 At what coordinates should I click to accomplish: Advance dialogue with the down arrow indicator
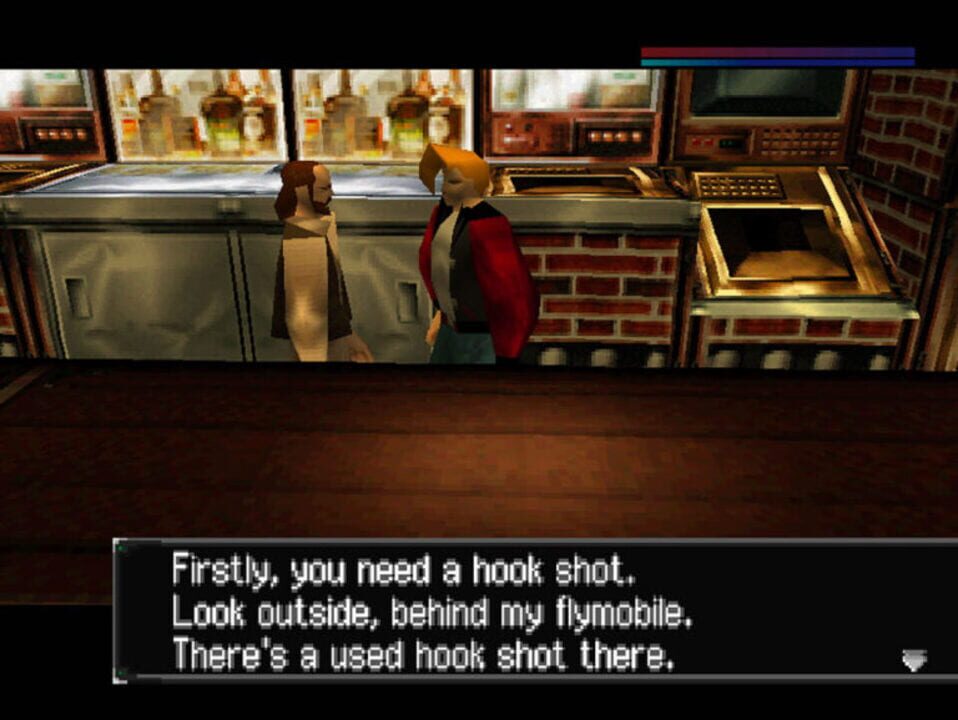(914, 659)
